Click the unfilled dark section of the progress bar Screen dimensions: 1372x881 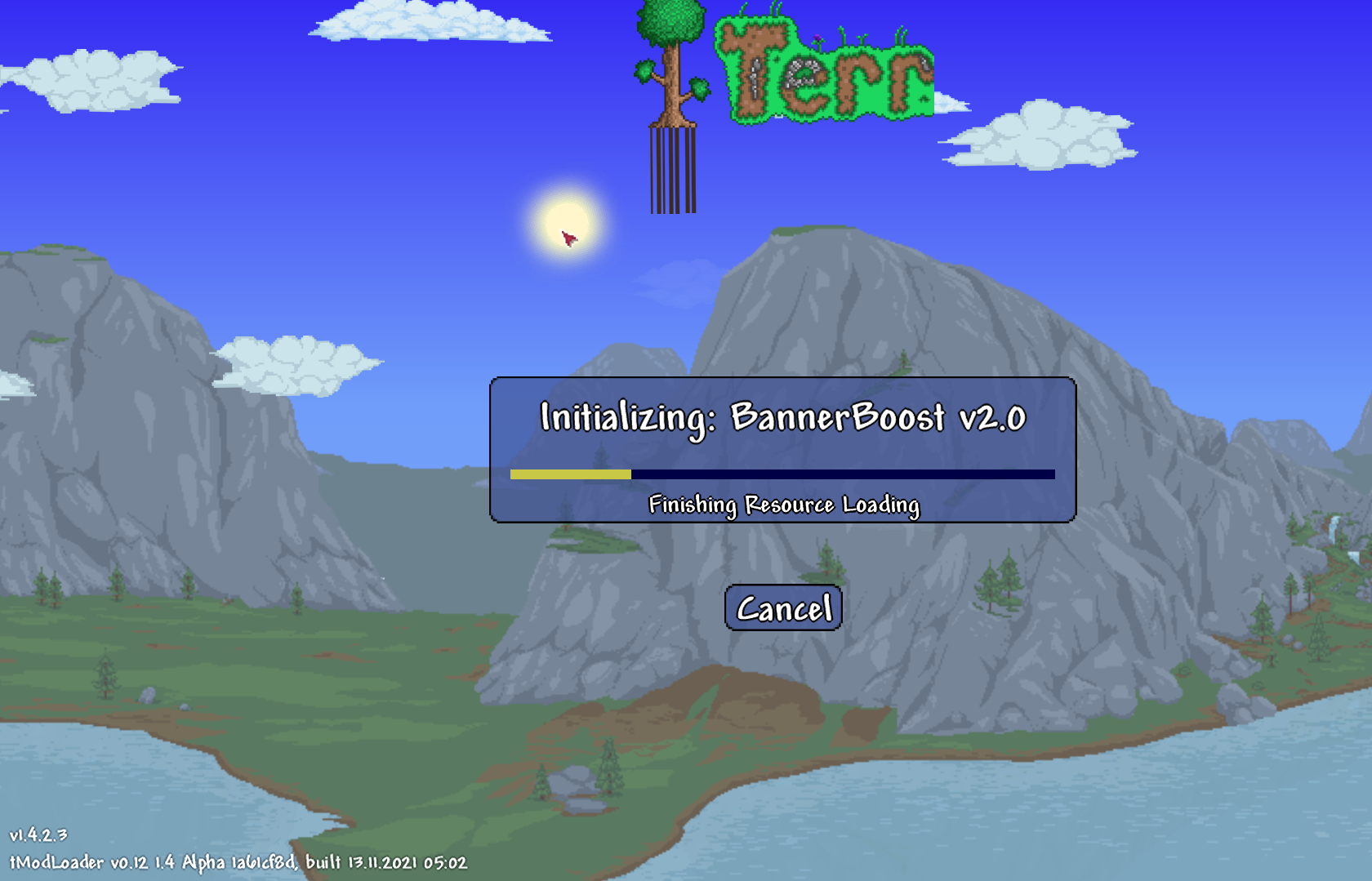[841, 474]
